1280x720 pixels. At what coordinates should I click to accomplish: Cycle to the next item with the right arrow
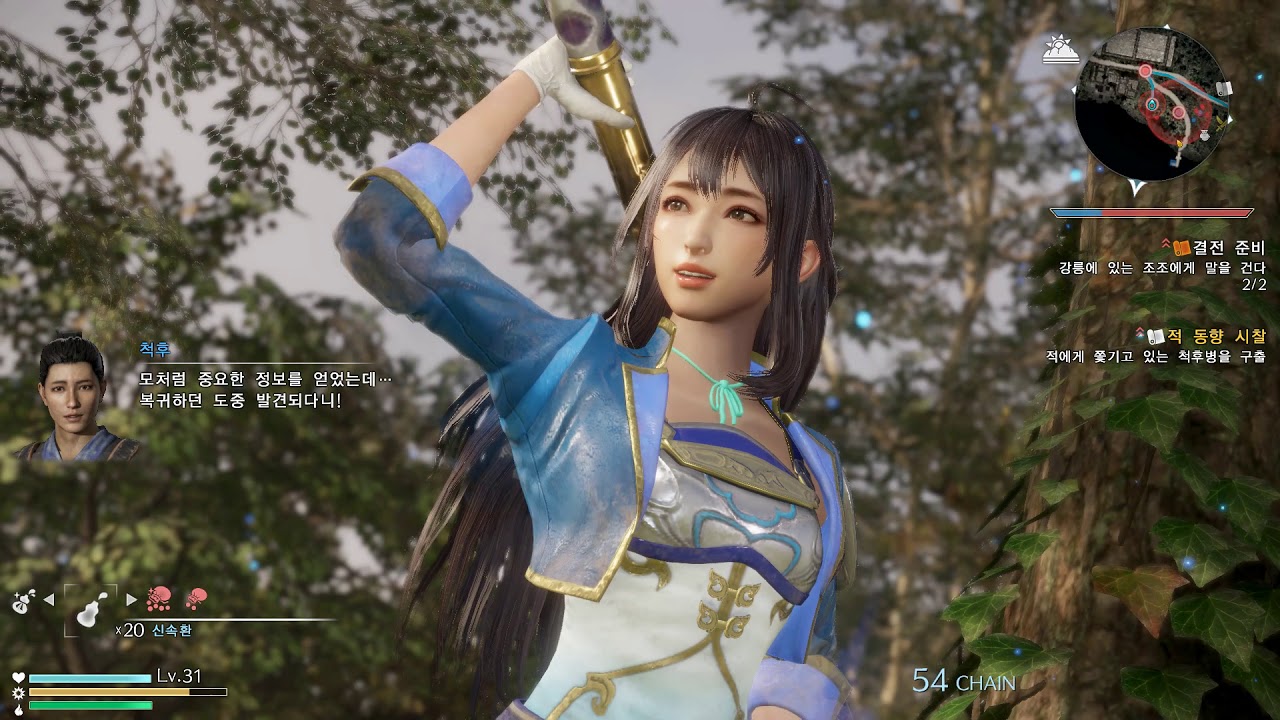(130, 599)
